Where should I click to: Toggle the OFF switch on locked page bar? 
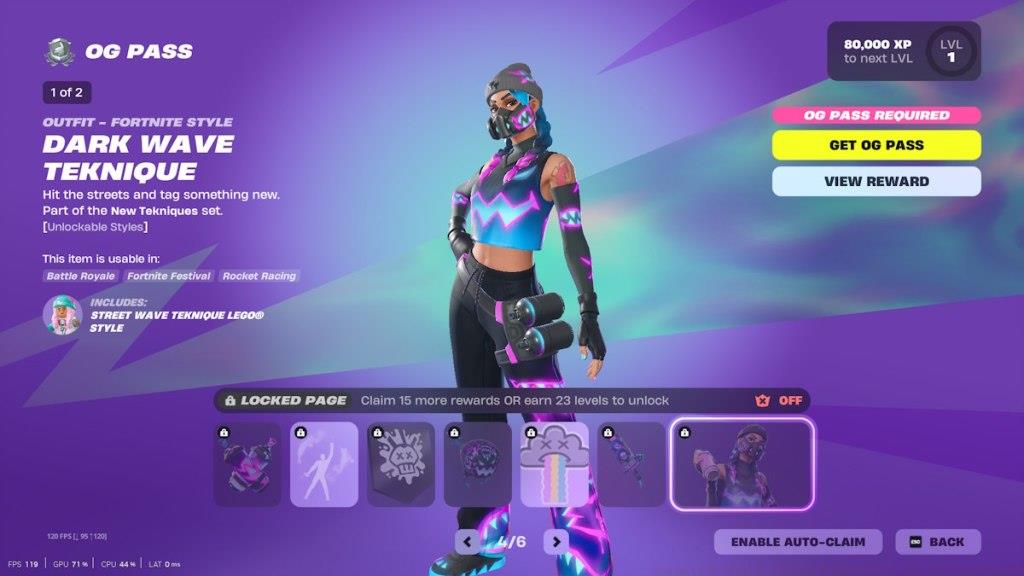(779, 400)
